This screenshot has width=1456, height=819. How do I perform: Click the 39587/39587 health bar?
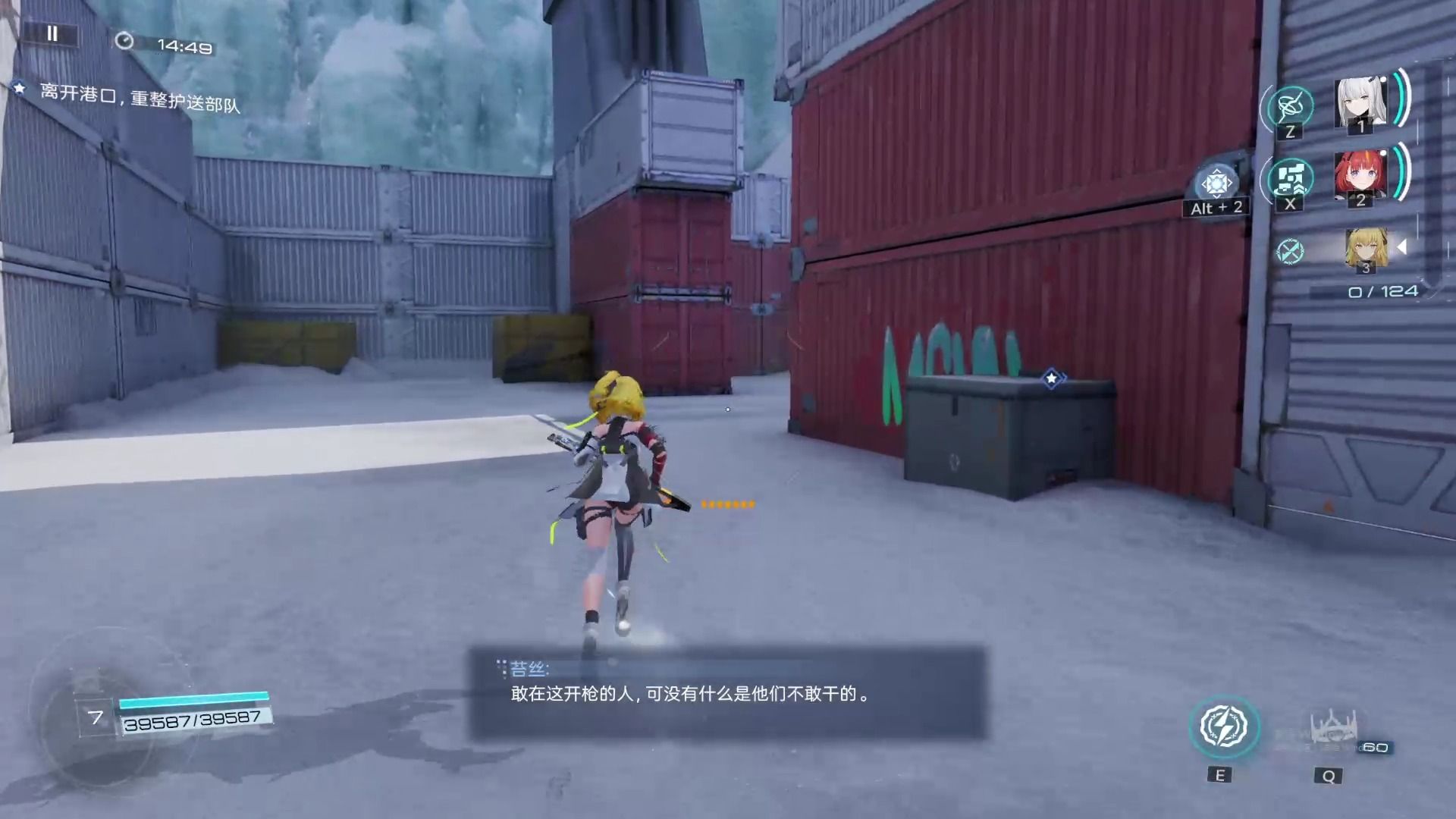193,719
